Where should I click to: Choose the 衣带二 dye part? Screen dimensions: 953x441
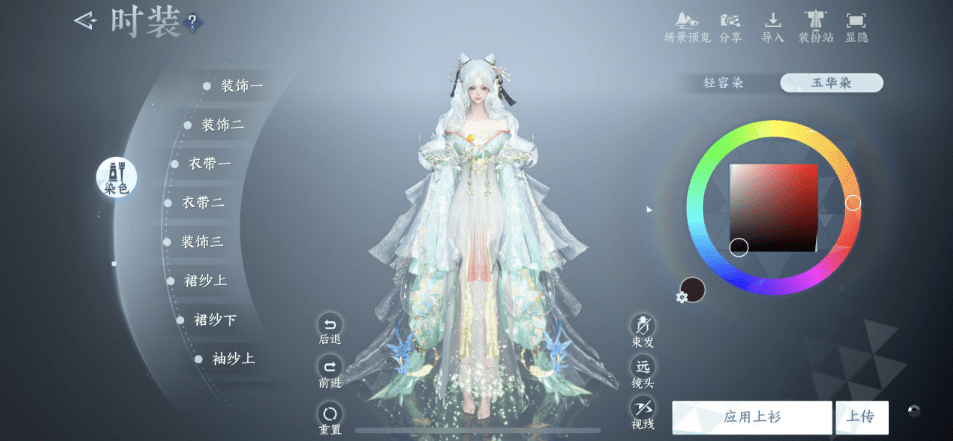[202, 202]
